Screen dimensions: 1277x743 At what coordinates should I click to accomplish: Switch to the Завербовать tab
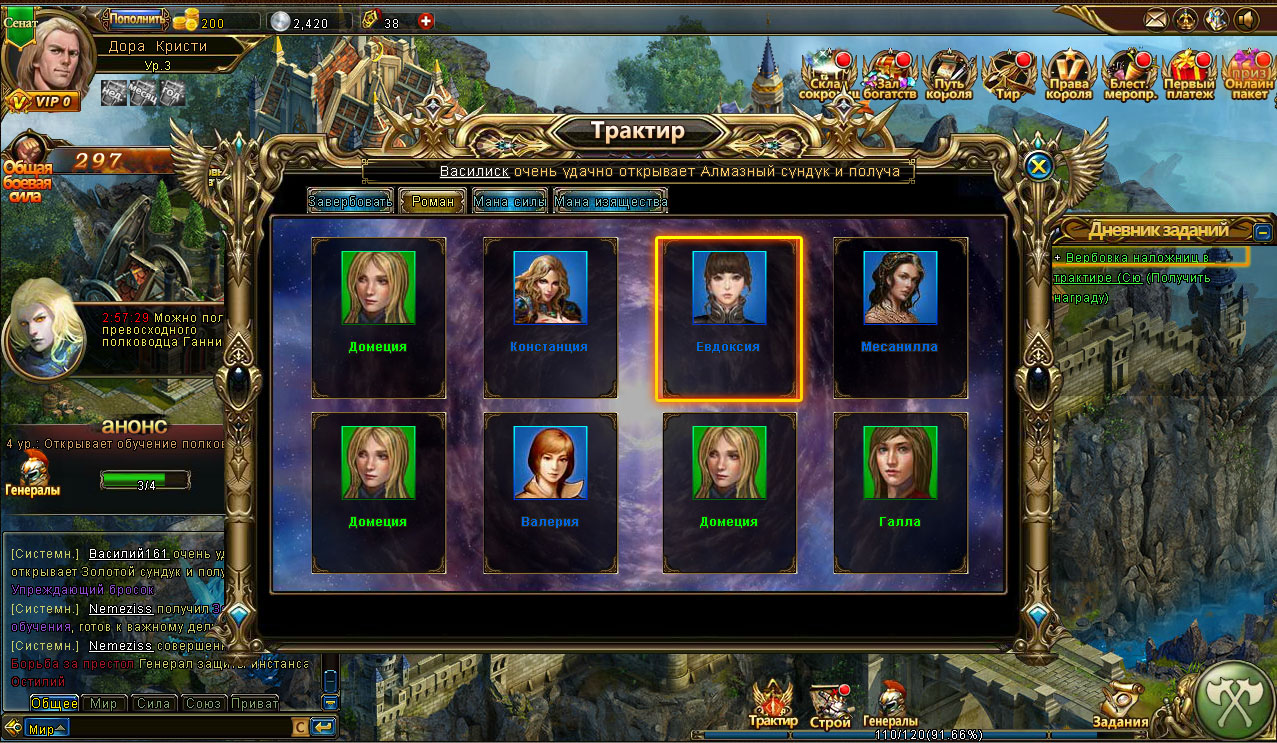(350, 201)
